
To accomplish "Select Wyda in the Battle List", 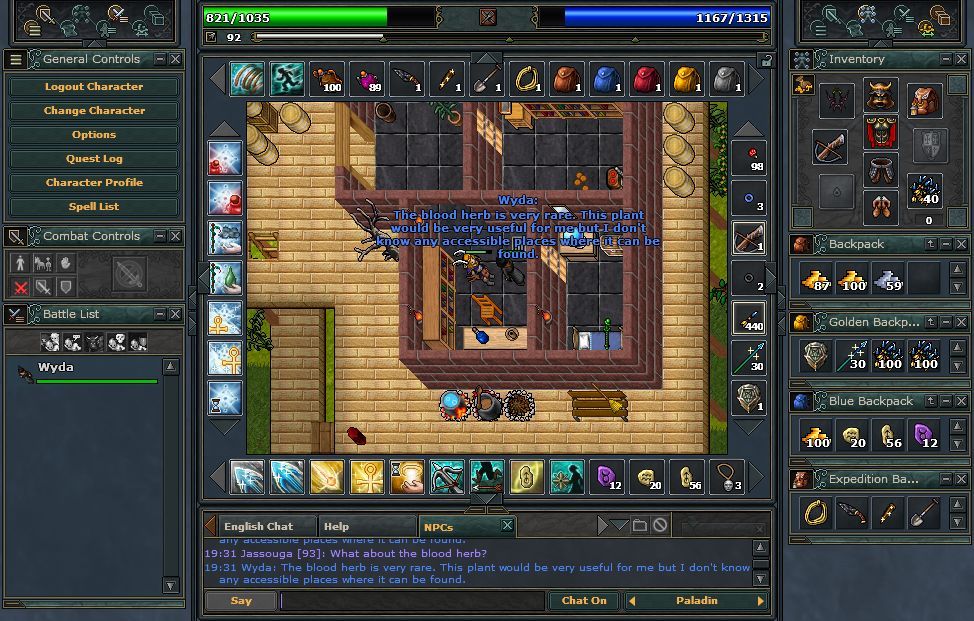I will [56, 368].
